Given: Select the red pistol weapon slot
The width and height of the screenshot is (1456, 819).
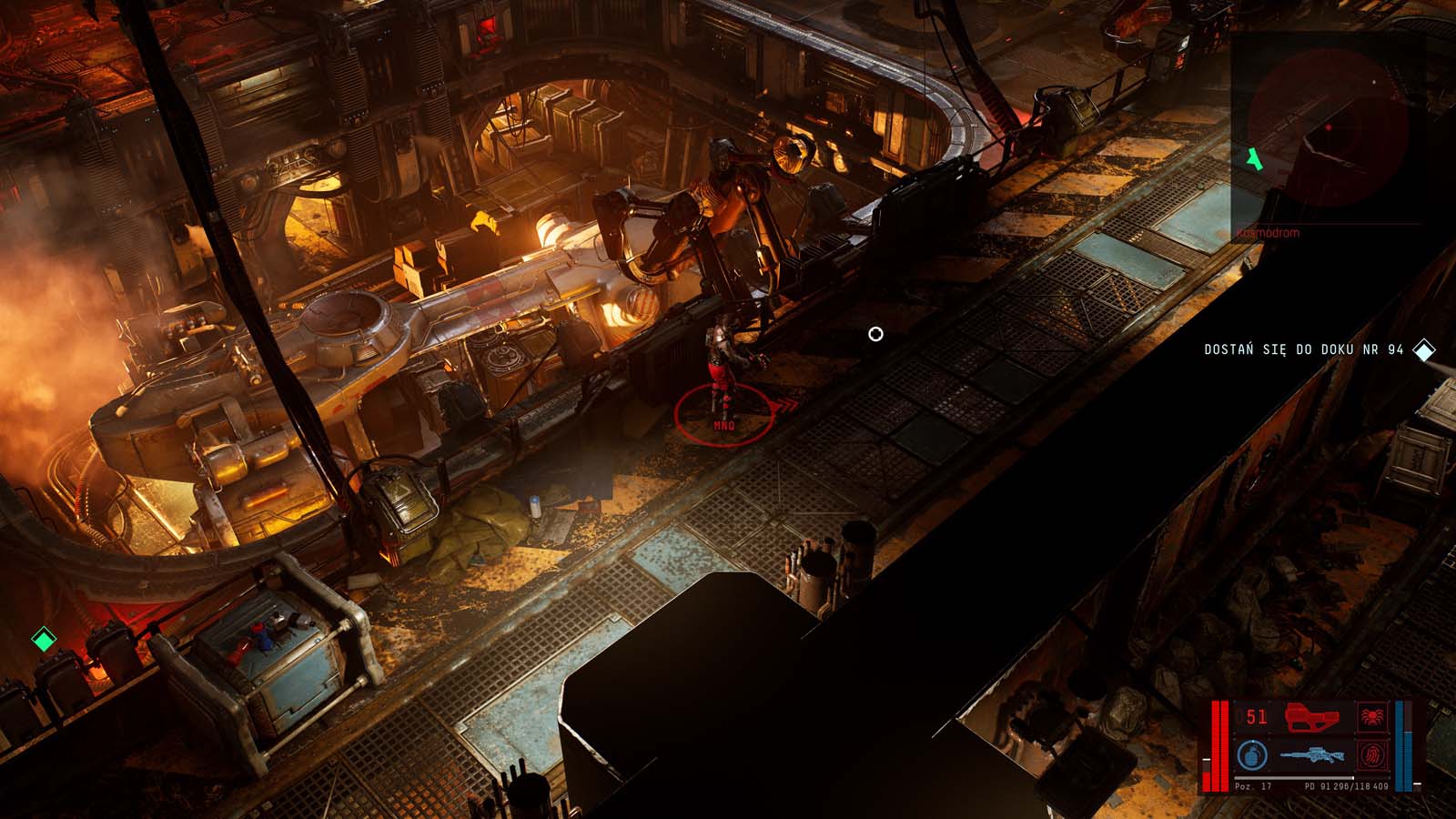Looking at the screenshot, I should [1312, 717].
